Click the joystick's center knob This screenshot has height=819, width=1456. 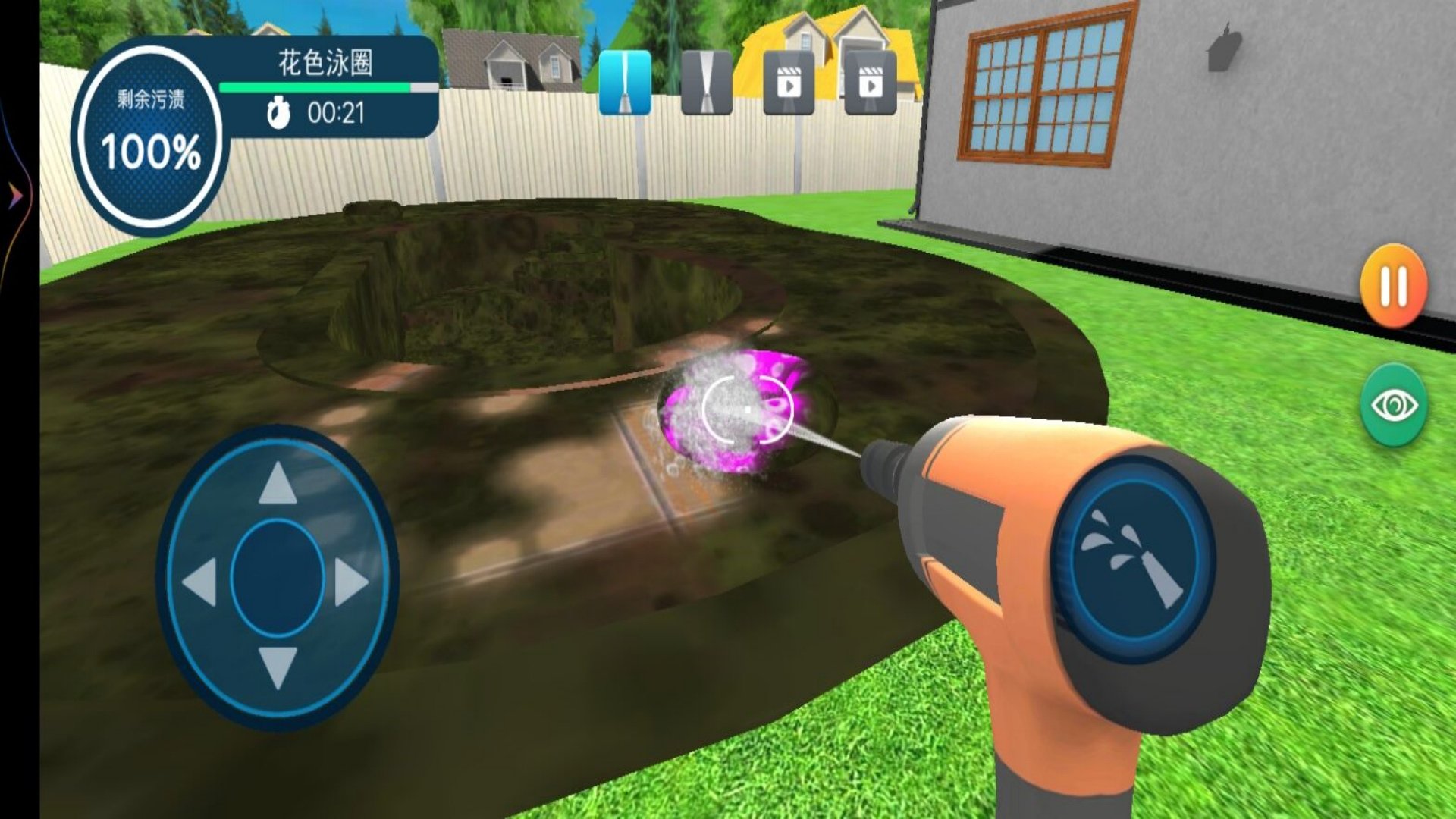(x=278, y=578)
